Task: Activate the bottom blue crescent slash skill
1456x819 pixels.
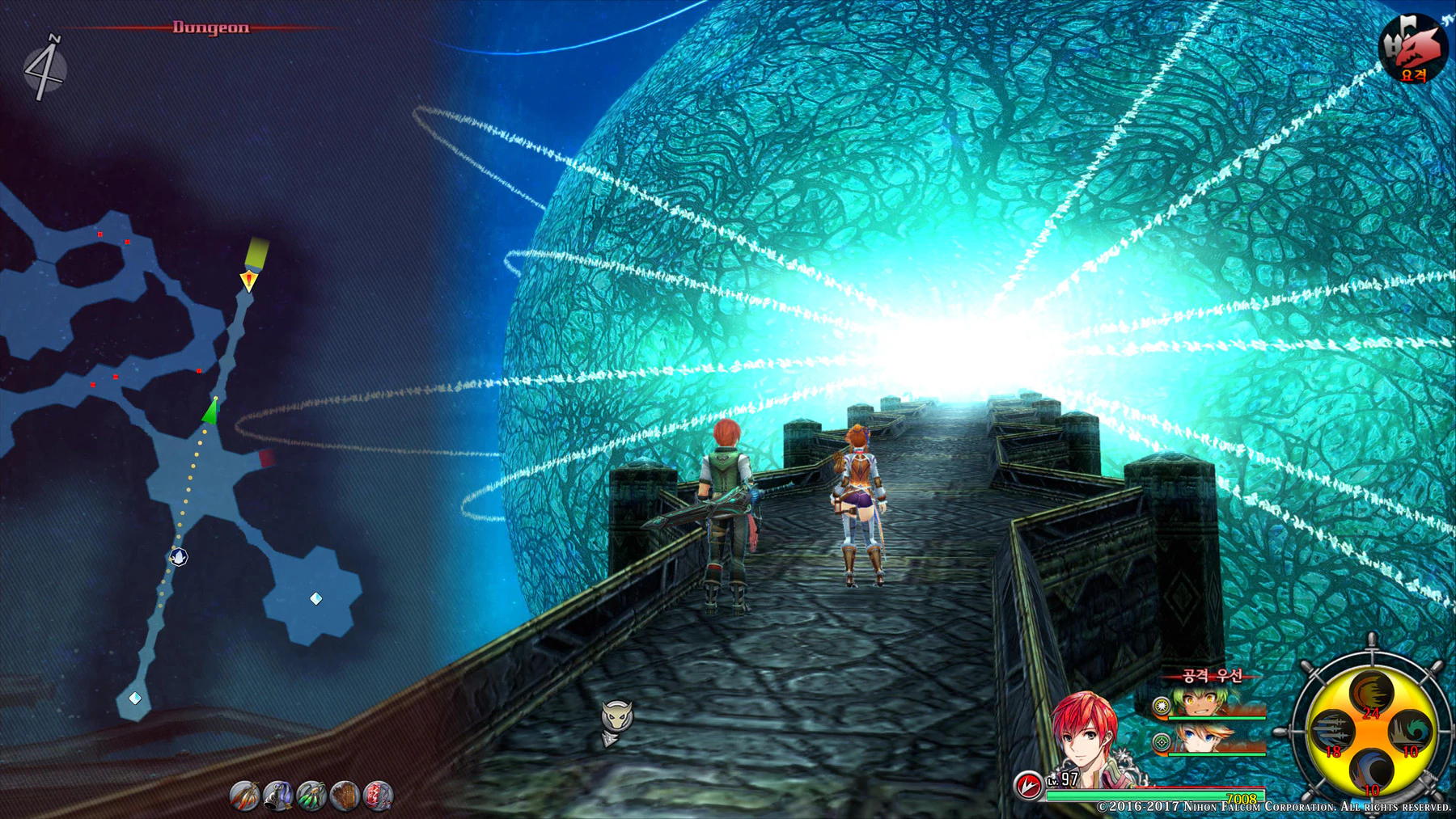Action: tap(1371, 770)
